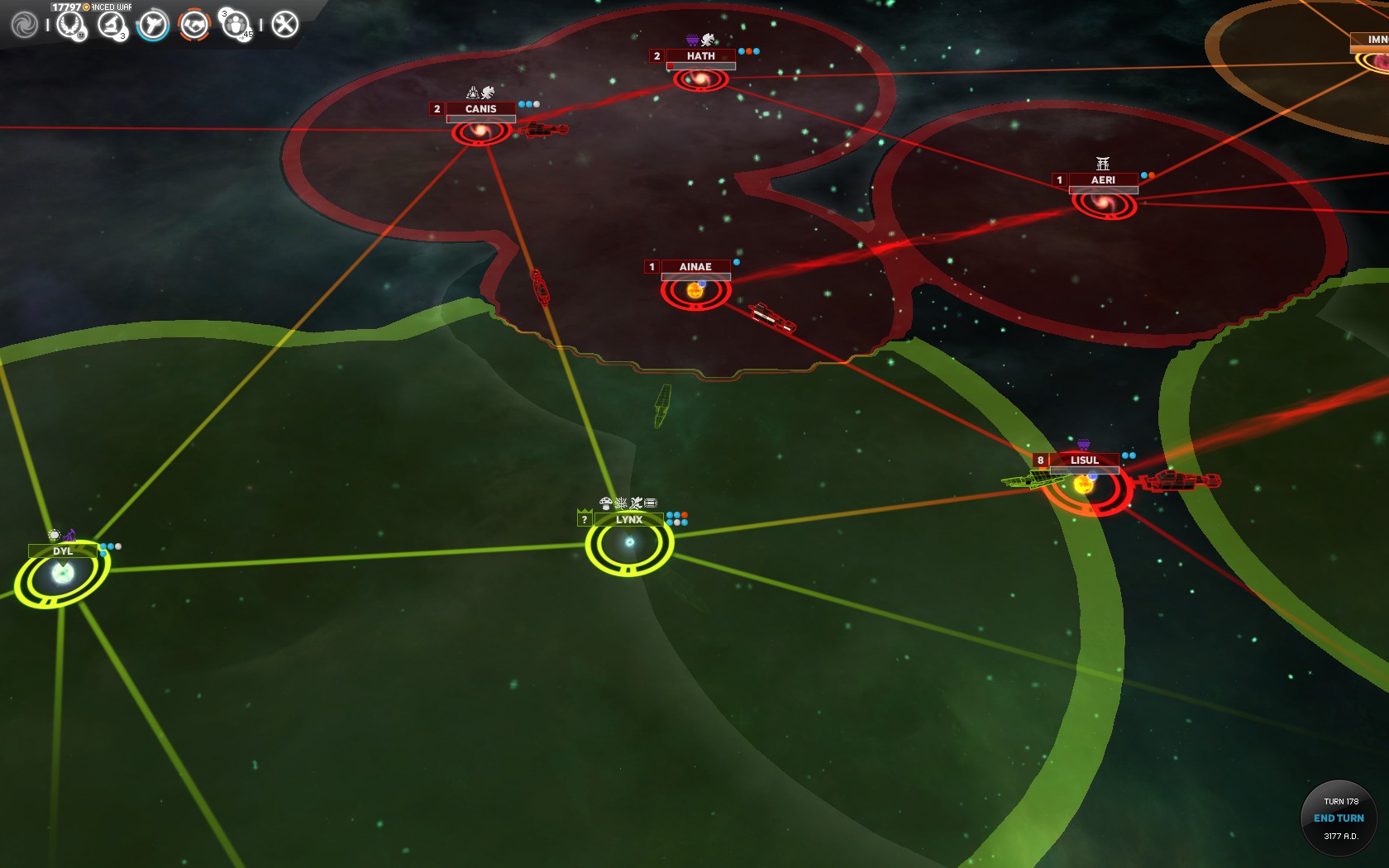The width and height of the screenshot is (1389, 868).
Task: End the current turn
Action: point(1339,818)
